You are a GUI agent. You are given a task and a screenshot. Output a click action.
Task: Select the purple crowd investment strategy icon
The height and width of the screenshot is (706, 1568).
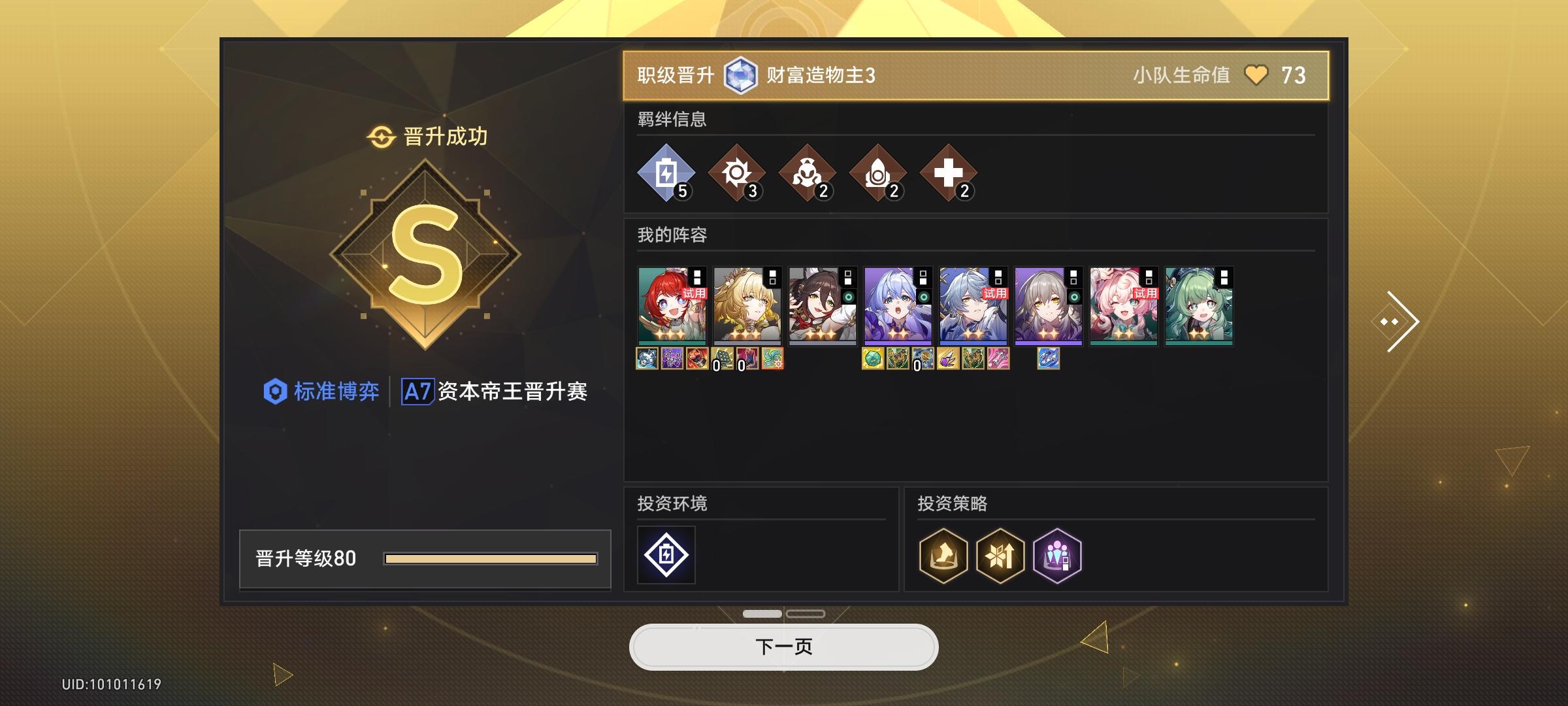1058,554
